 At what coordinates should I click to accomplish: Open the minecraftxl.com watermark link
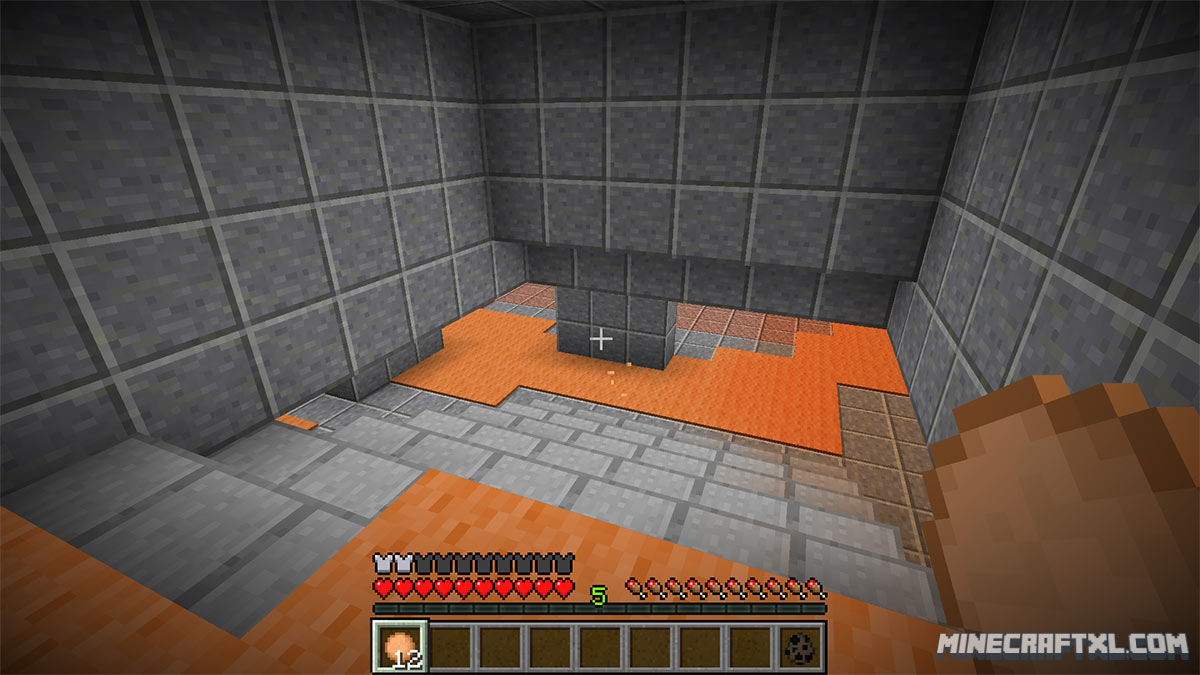tap(1062, 645)
